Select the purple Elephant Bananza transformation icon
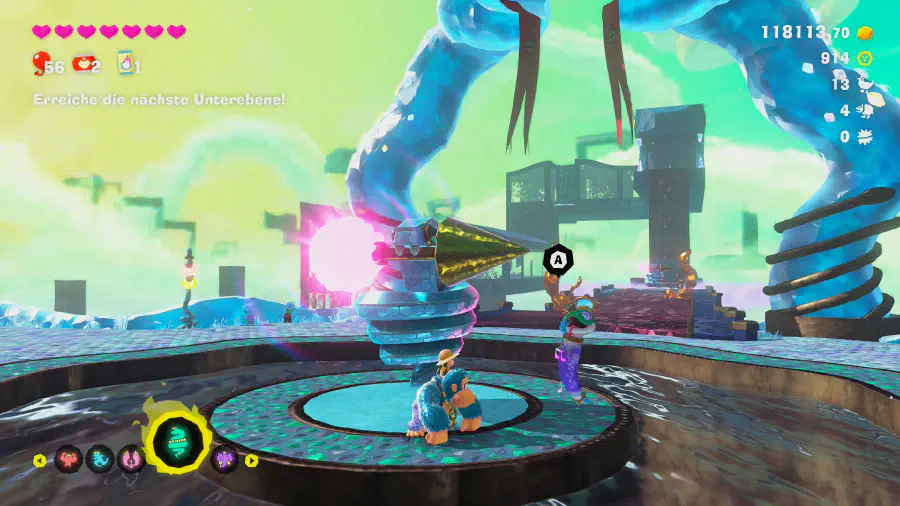900x506 pixels. 225,459
